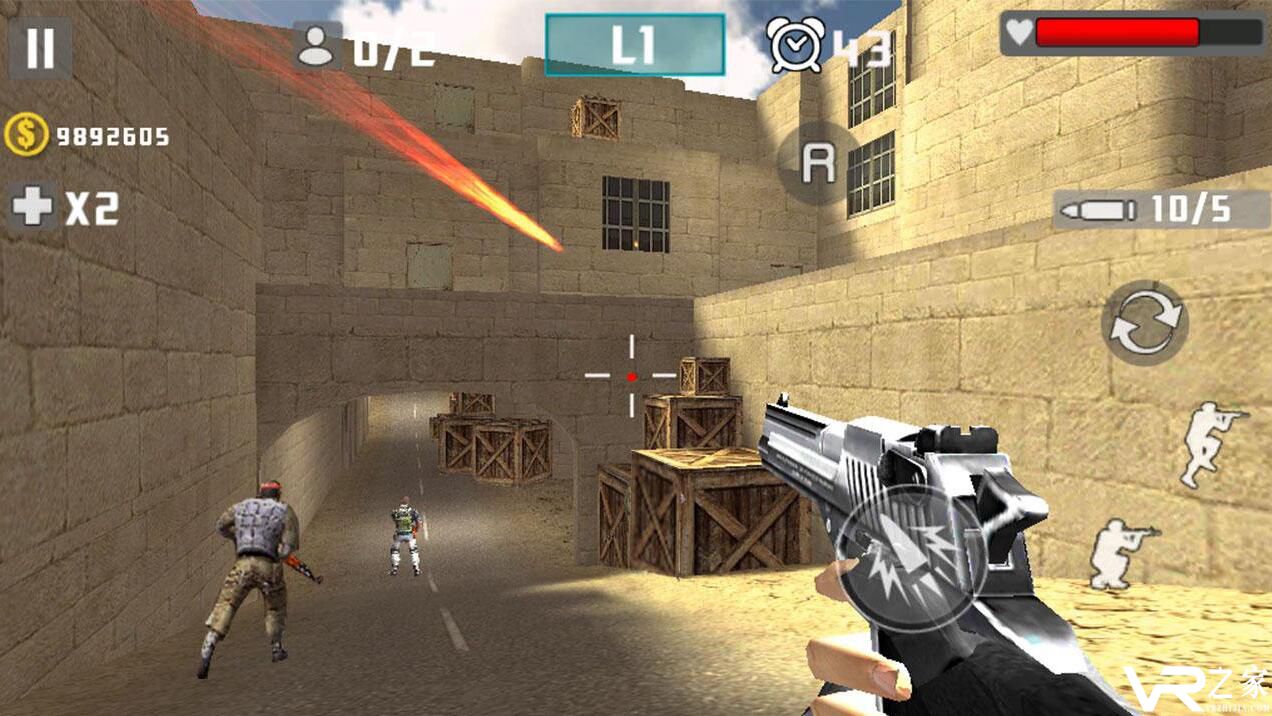
Task: Select the crouching soldier stance icon
Action: 1122,552
